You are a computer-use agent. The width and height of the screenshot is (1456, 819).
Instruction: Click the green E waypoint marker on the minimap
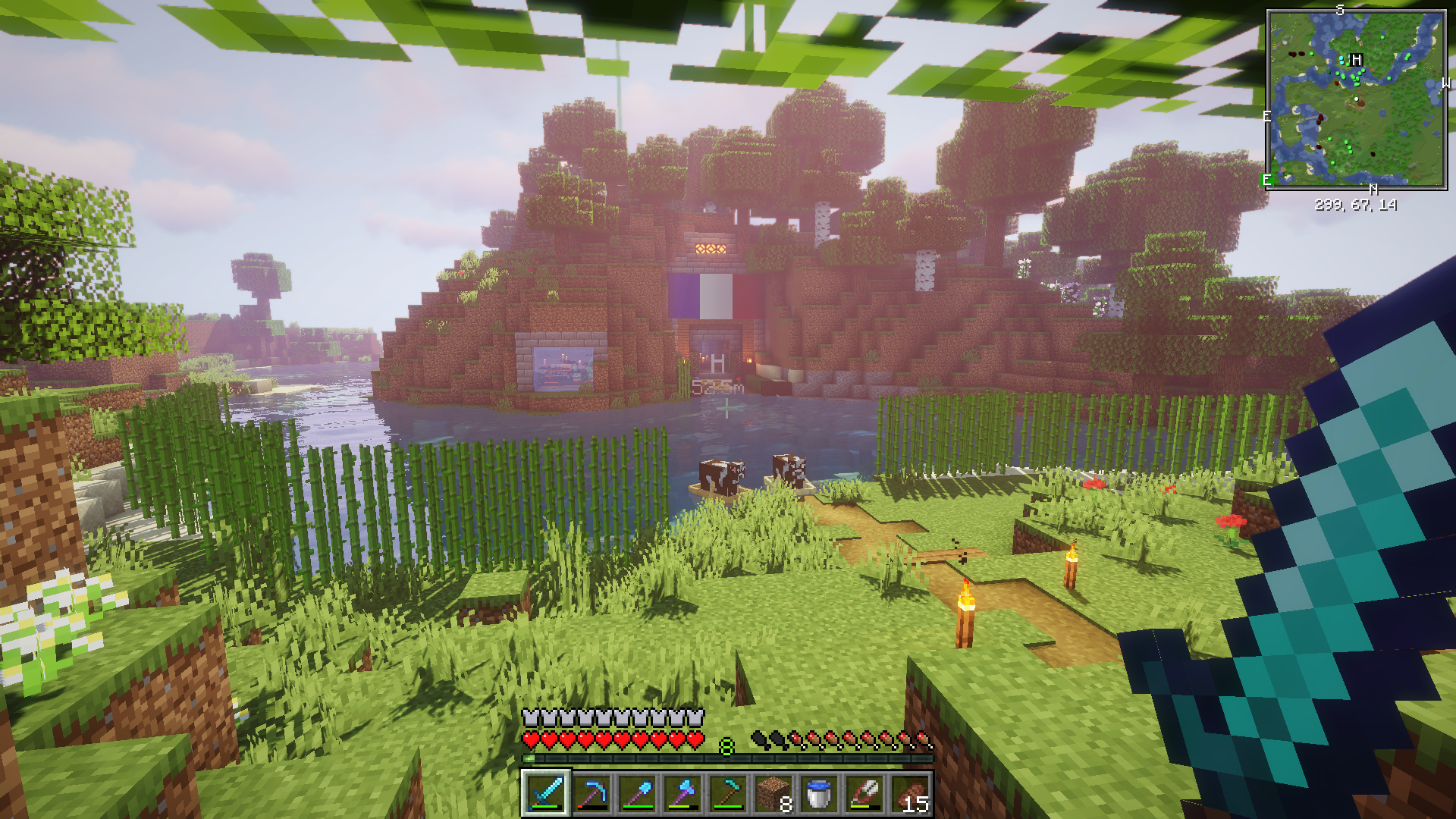pyautogui.click(x=1266, y=180)
